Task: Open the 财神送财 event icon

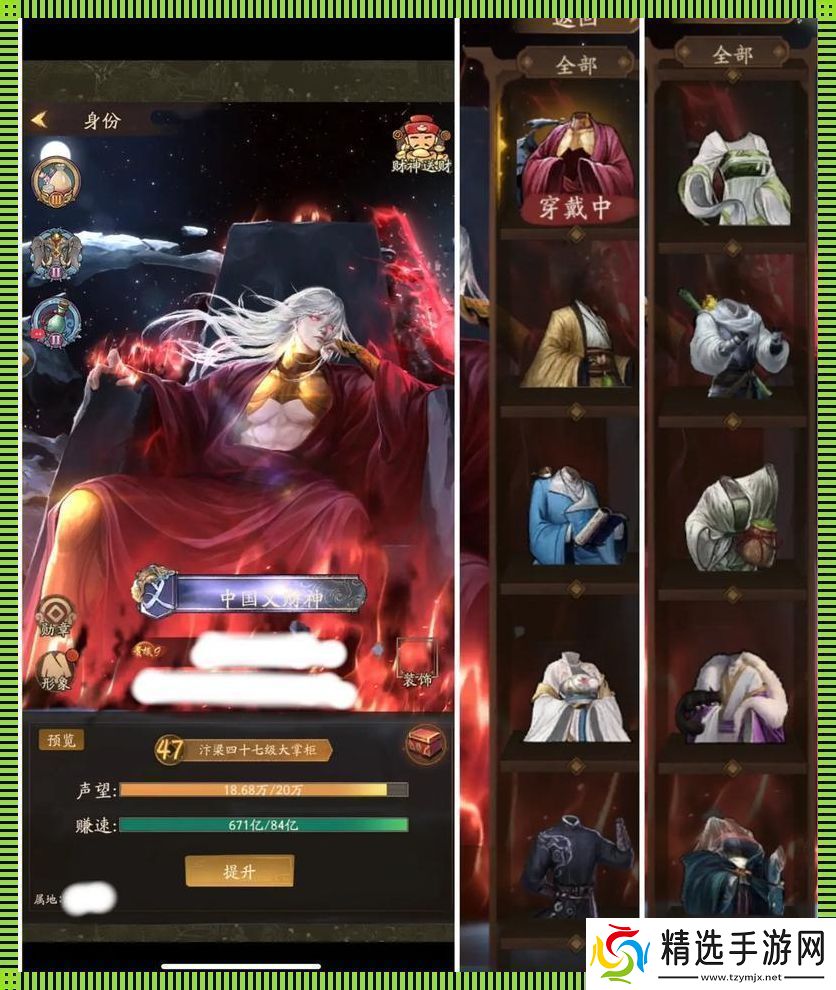Action: pos(422,146)
